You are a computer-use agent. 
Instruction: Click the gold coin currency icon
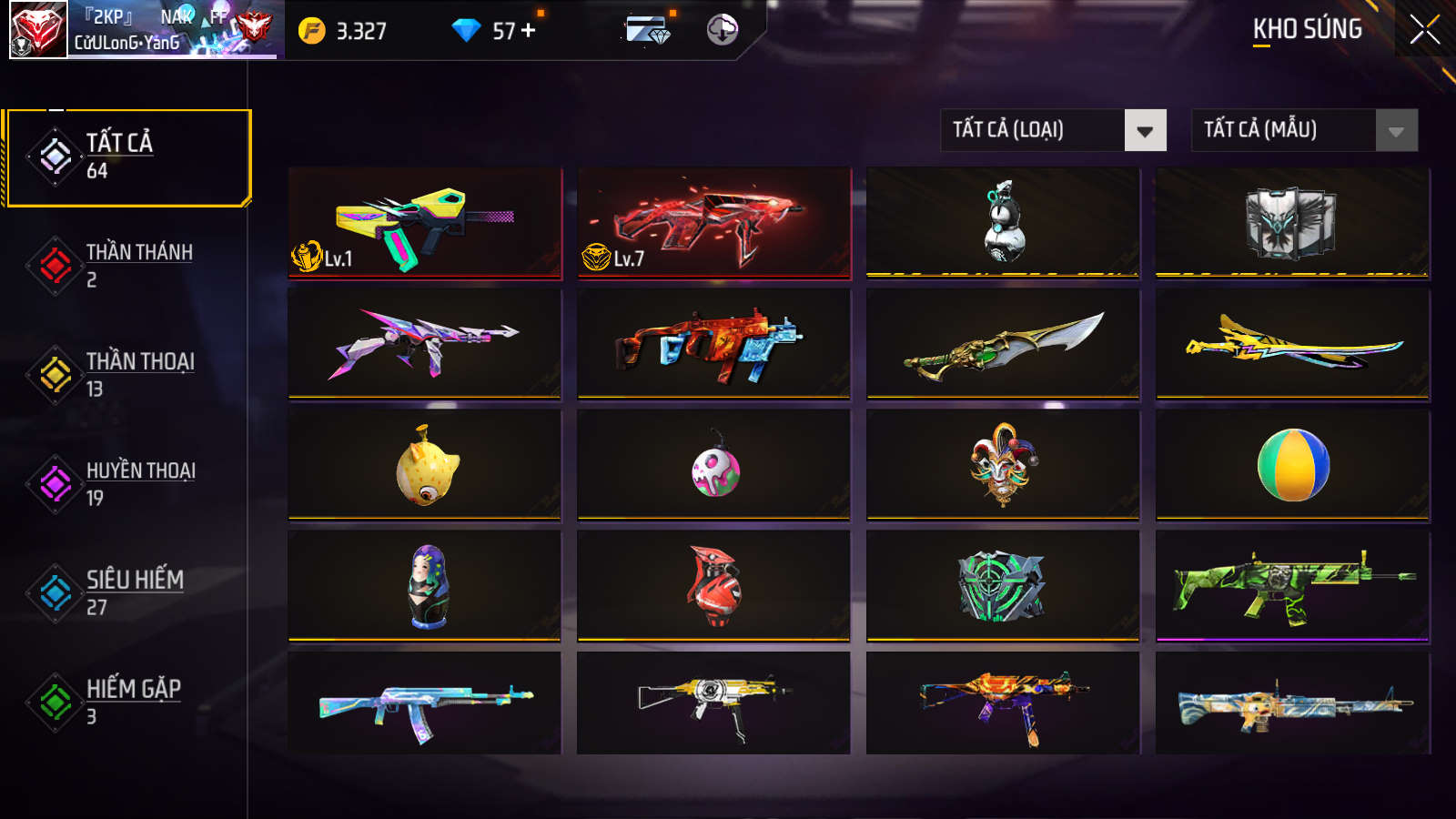click(309, 28)
